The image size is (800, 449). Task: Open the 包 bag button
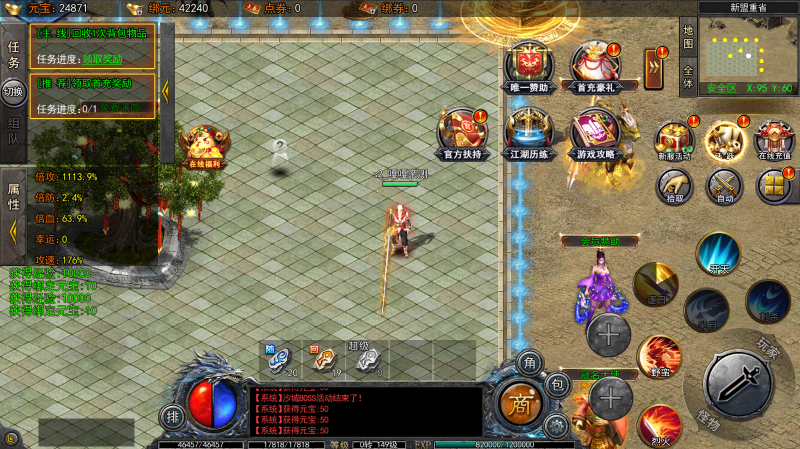point(558,383)
